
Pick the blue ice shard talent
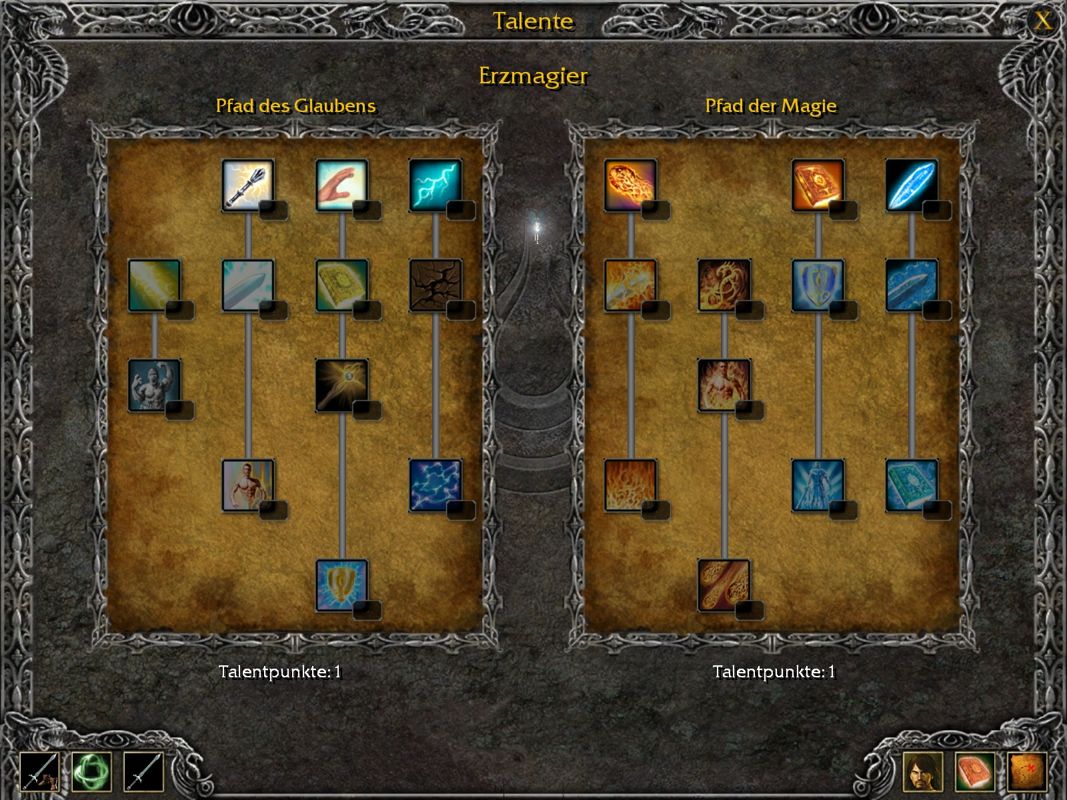(x=911, y=185)
